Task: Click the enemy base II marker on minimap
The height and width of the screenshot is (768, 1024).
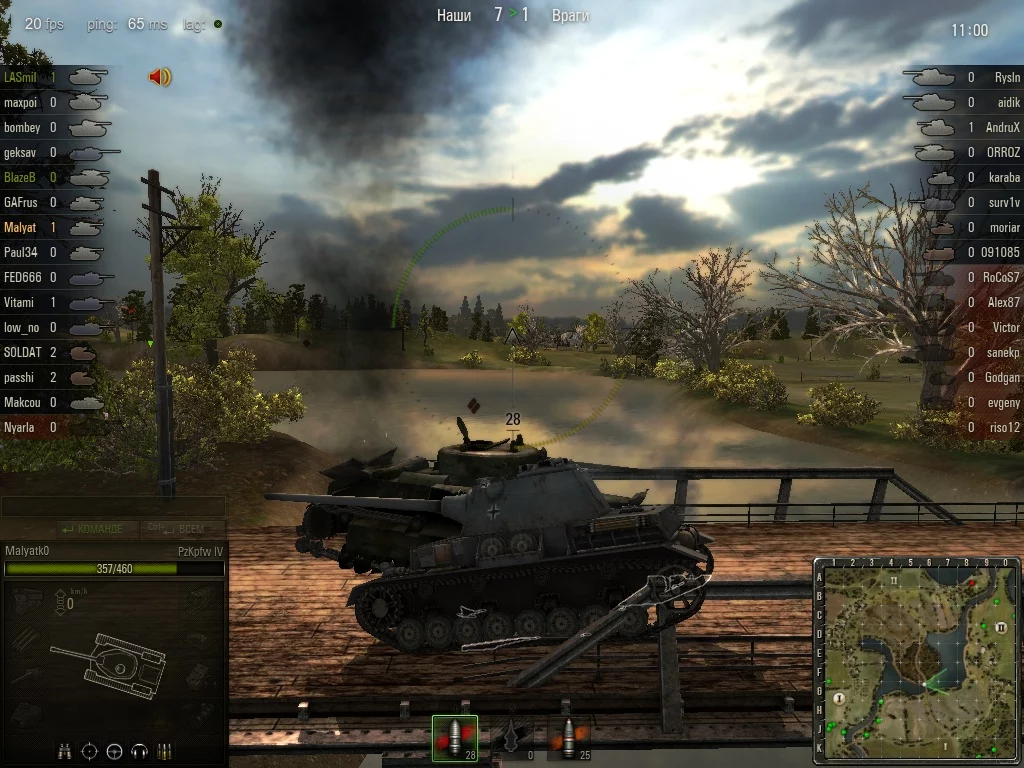Action: (1000, 626)
